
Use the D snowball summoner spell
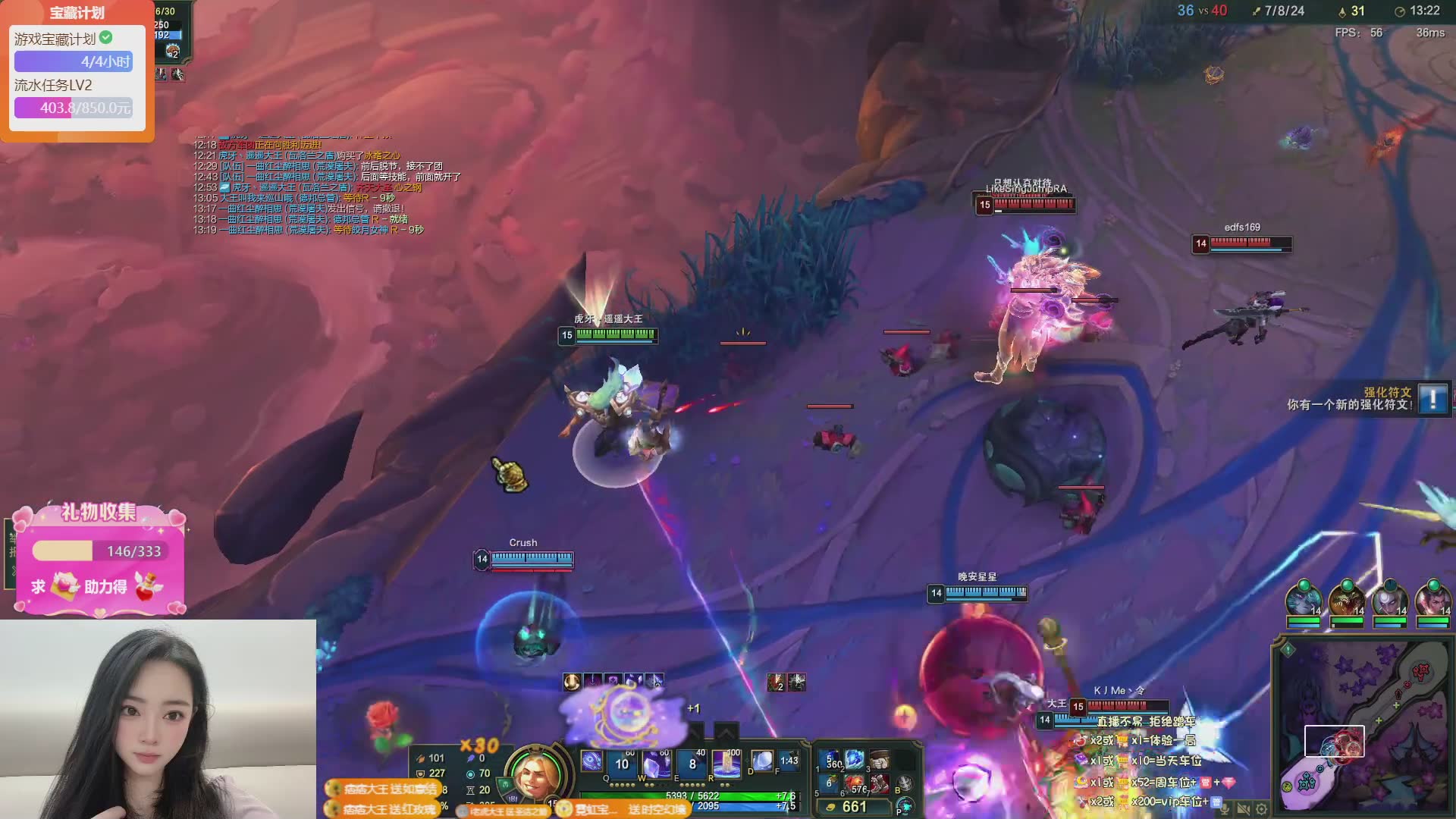[x=761, y=761]
